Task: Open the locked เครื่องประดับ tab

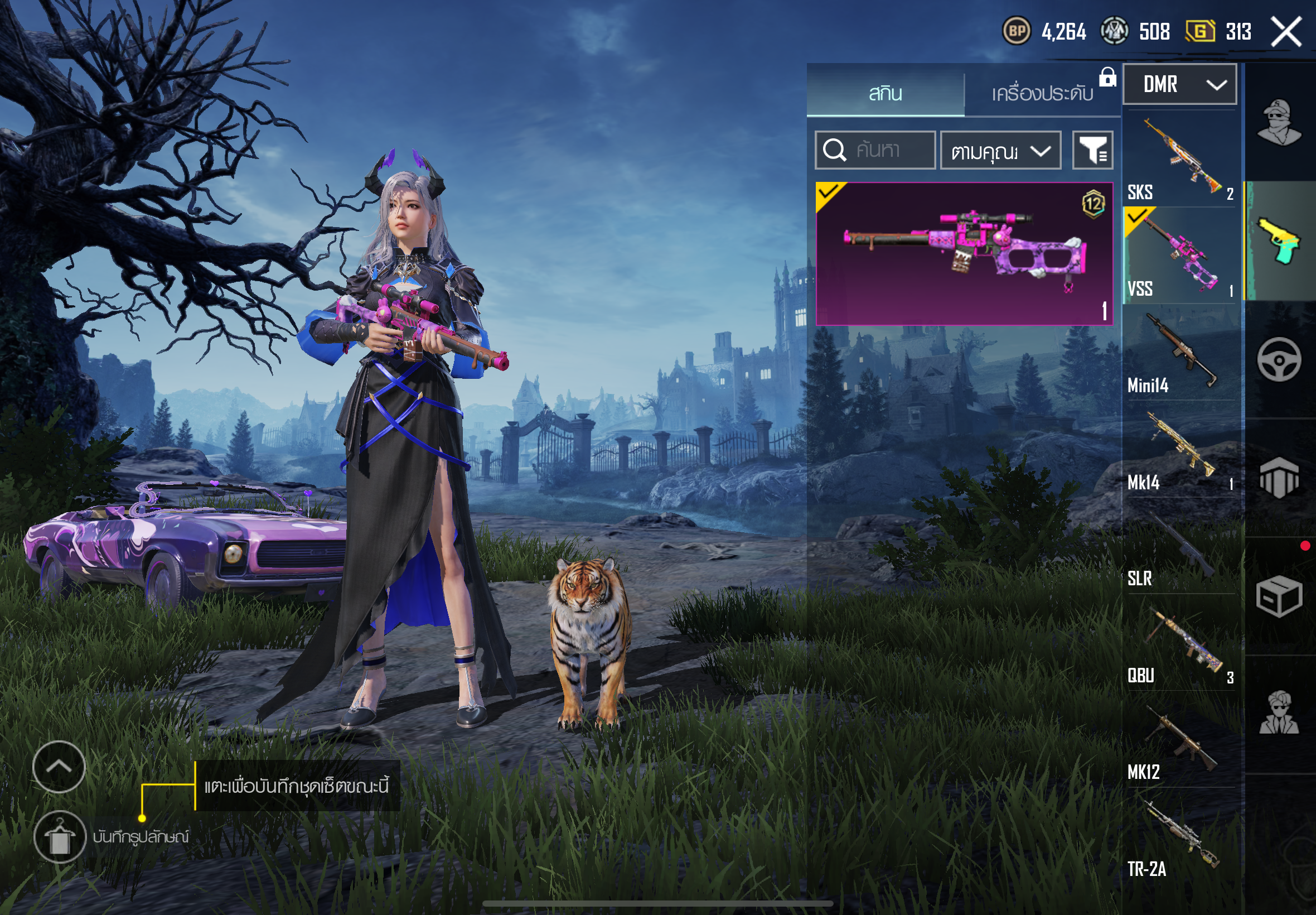Action: [x=1042, y=93]
